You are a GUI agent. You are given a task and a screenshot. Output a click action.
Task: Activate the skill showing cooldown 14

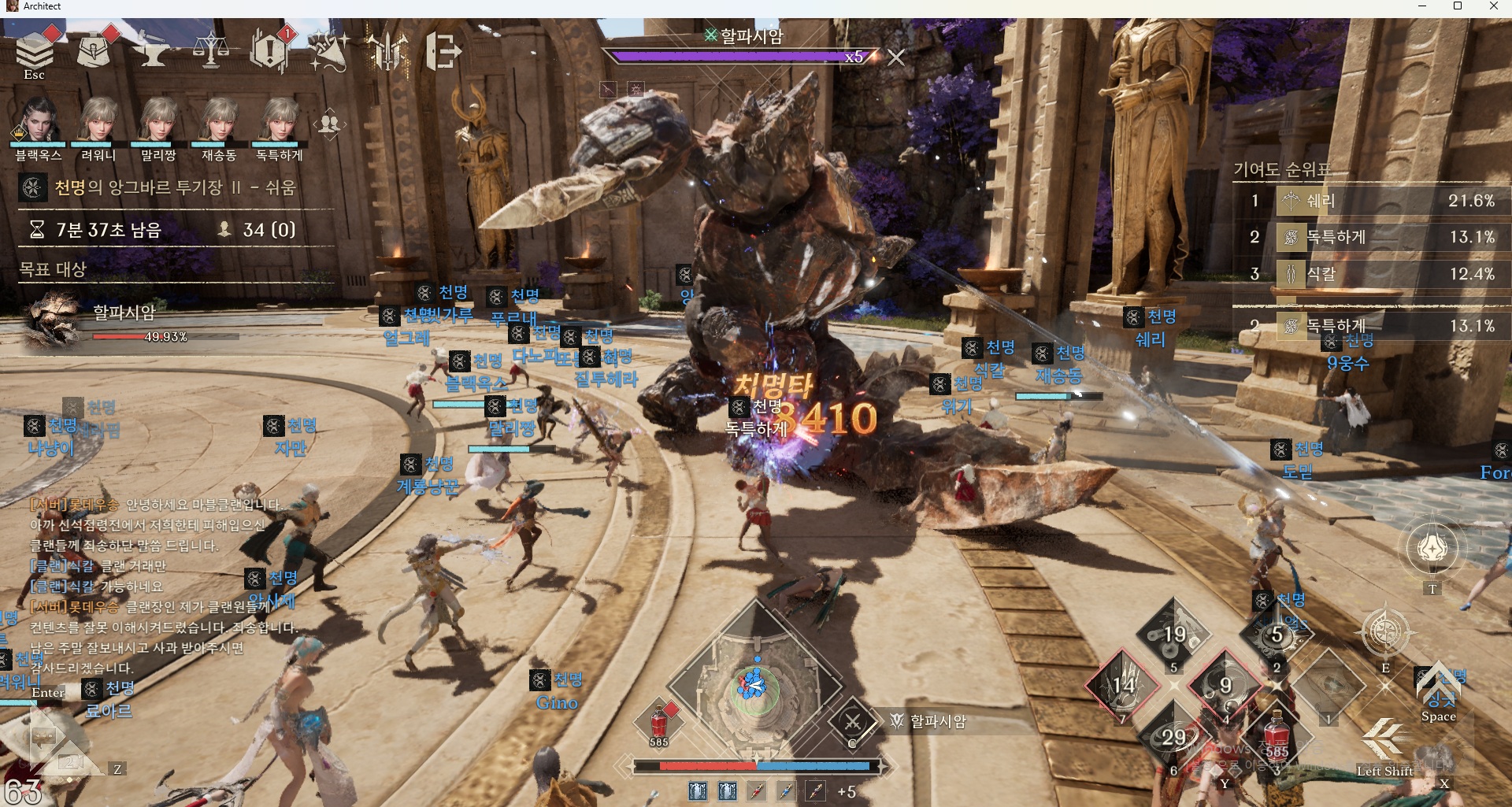1123,685
